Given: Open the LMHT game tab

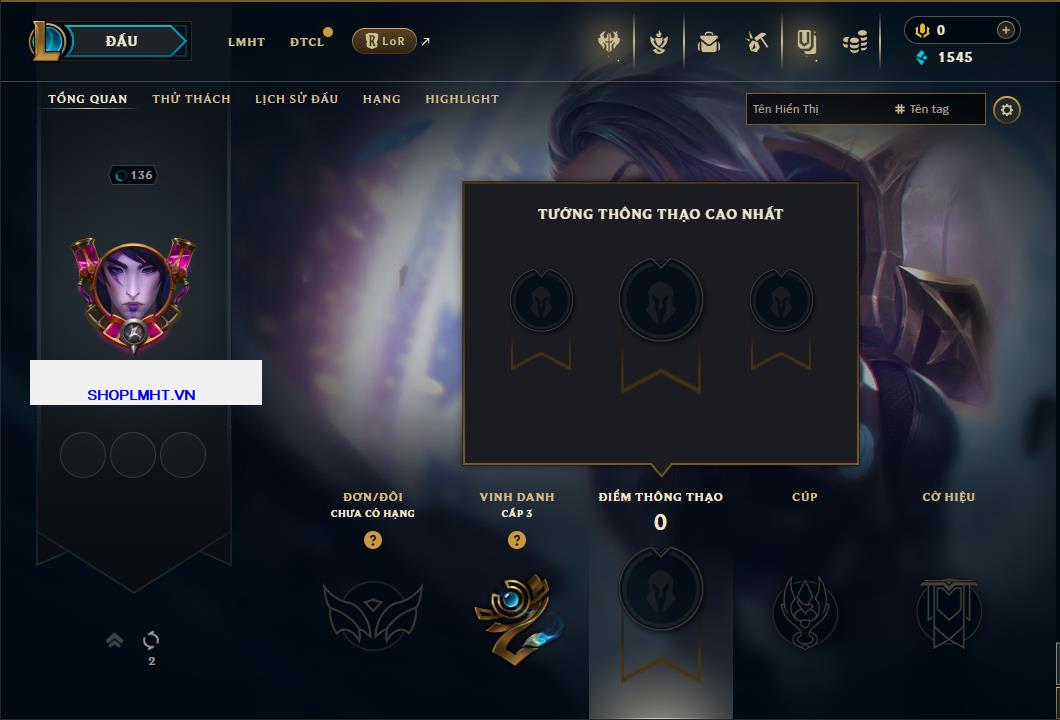Looking at the screenshot, I should (x=246, y=42).
